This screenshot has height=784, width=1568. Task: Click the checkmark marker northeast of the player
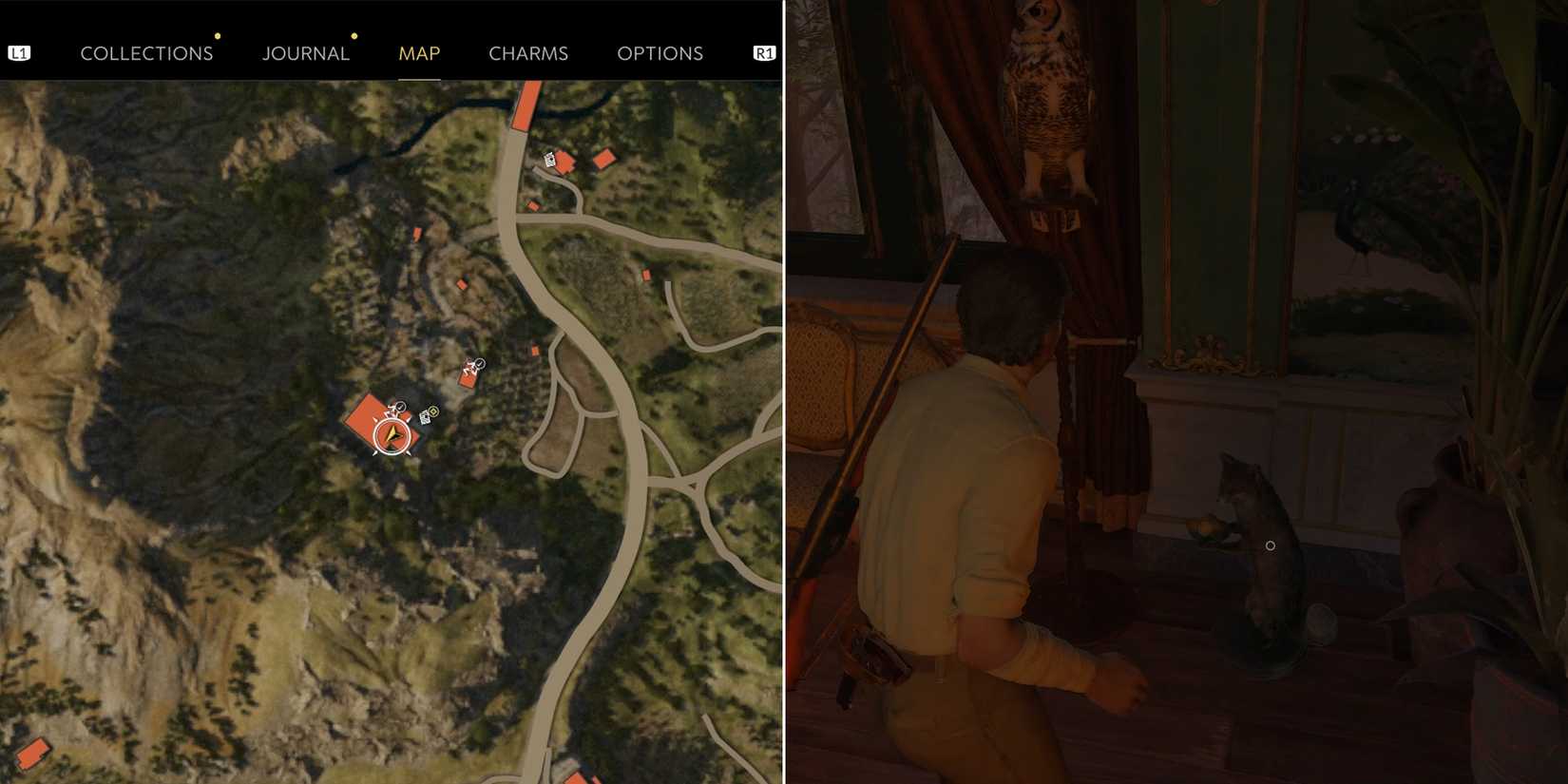point(481,363)
